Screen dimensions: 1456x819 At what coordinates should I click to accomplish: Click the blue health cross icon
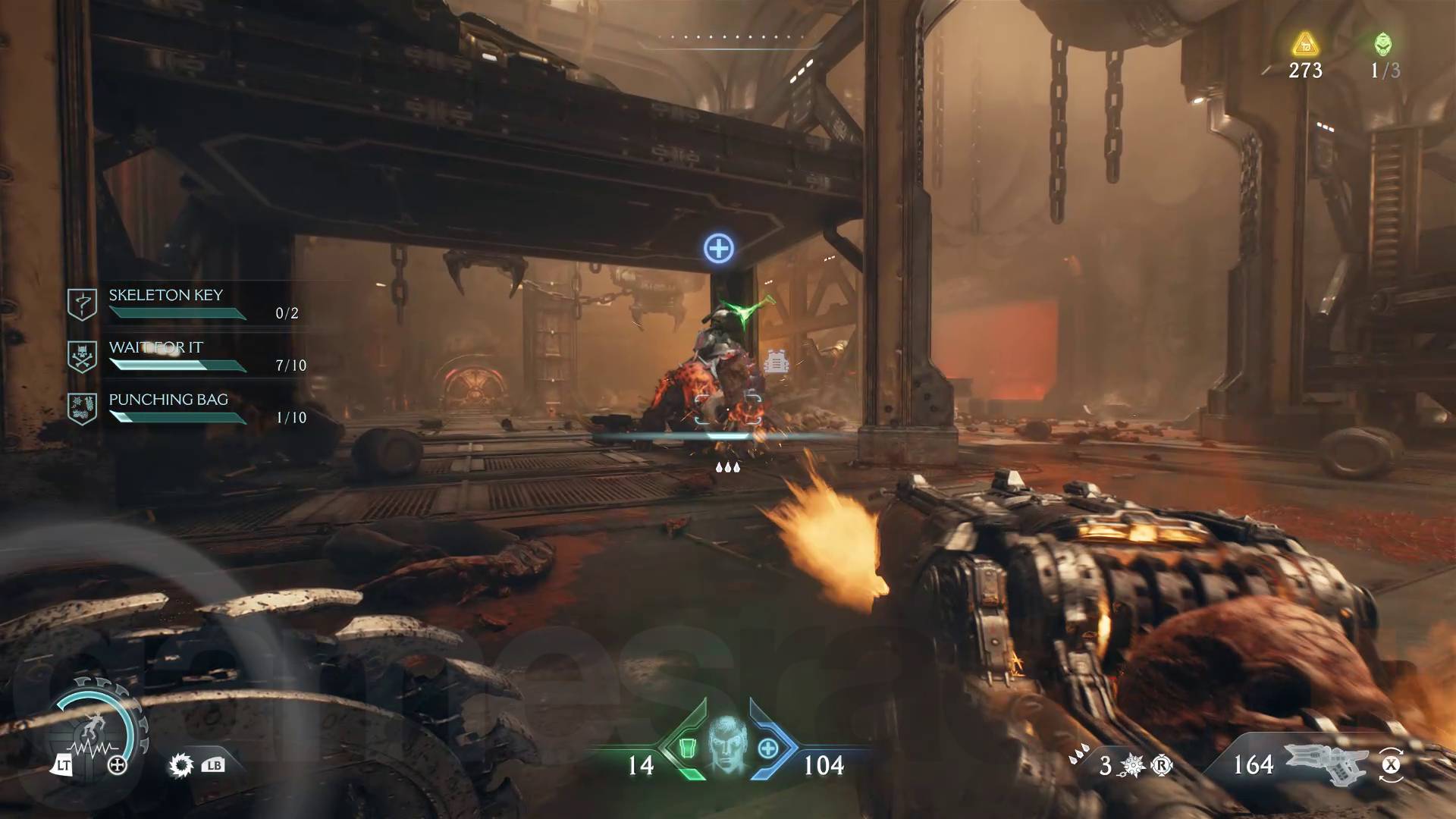[768, 748]
